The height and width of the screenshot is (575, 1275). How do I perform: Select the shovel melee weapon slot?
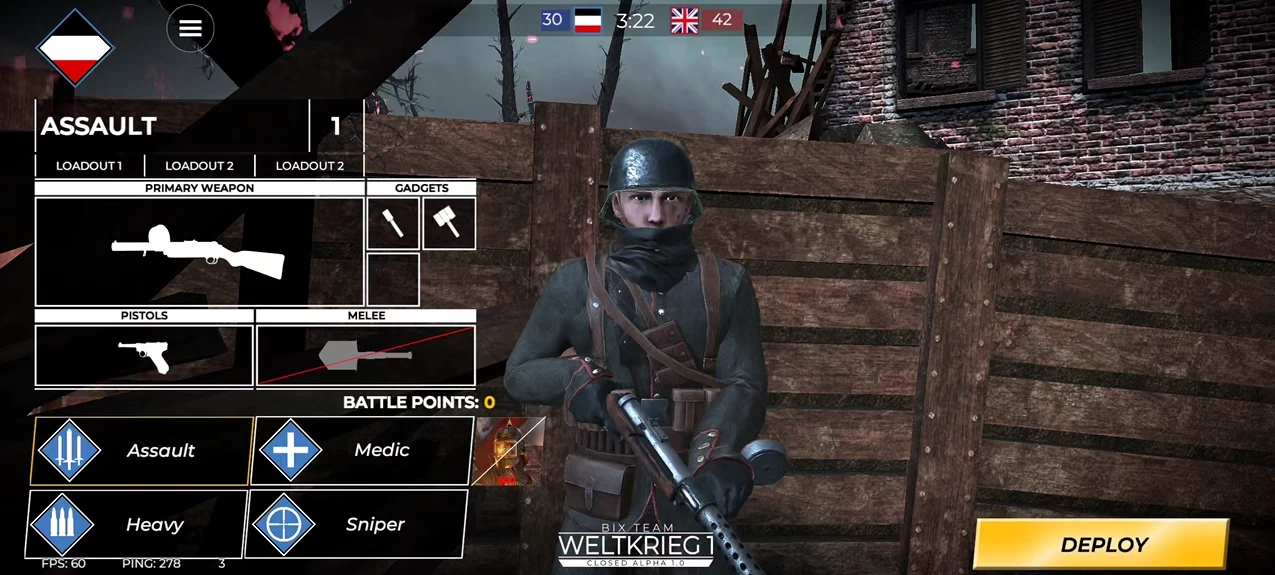pyautogui.click(x=366, y=355)
